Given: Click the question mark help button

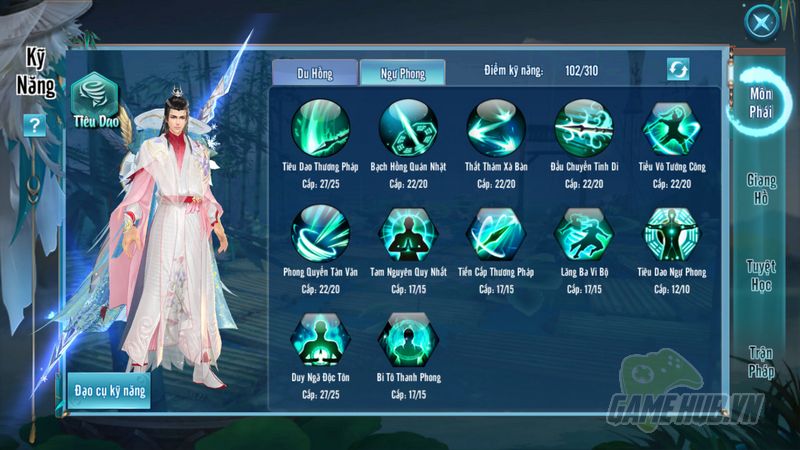Looking at the screenshot, I should tap(35, 125).
